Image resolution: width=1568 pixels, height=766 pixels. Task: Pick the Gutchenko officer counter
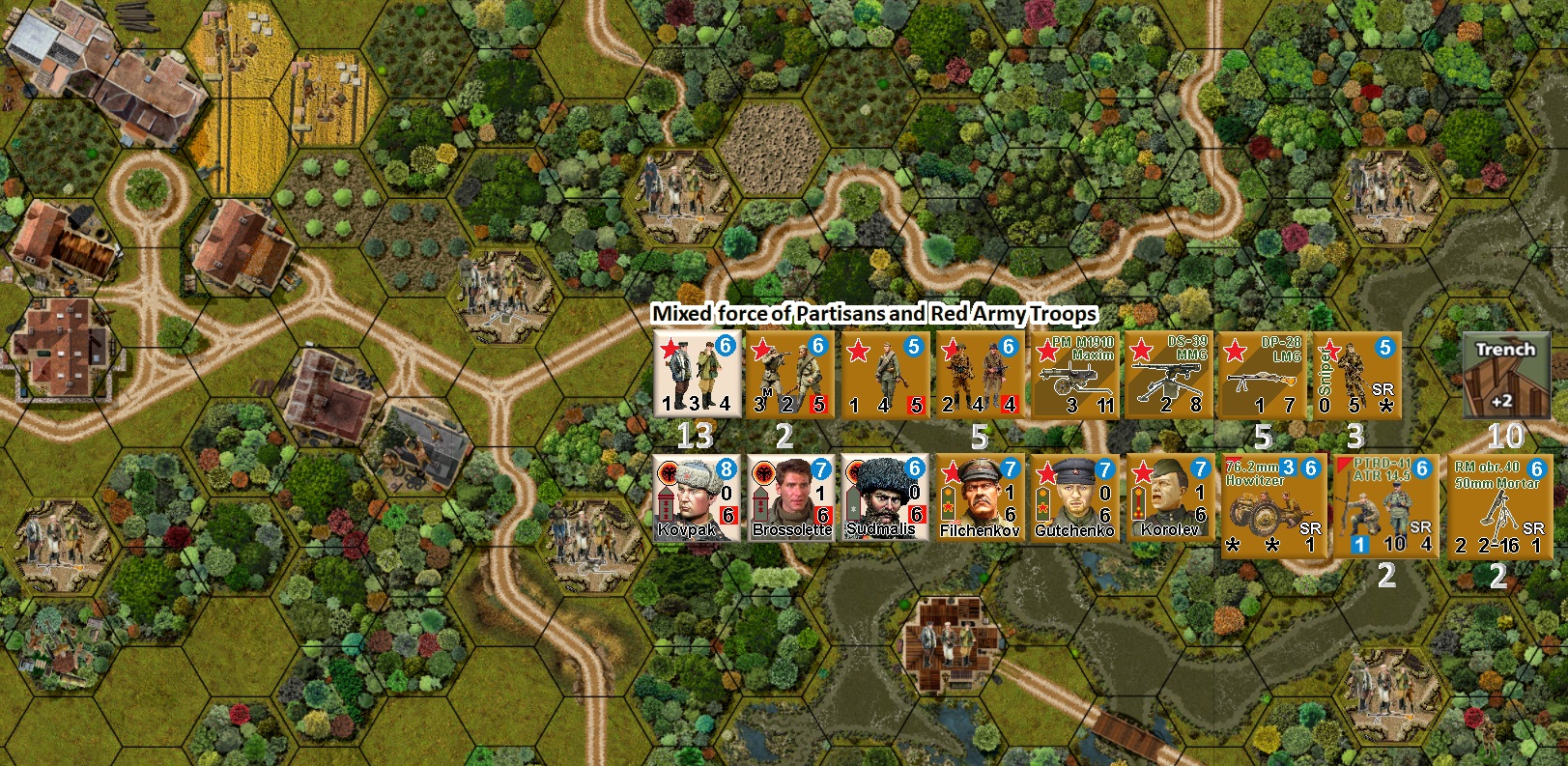point(1078,501)
